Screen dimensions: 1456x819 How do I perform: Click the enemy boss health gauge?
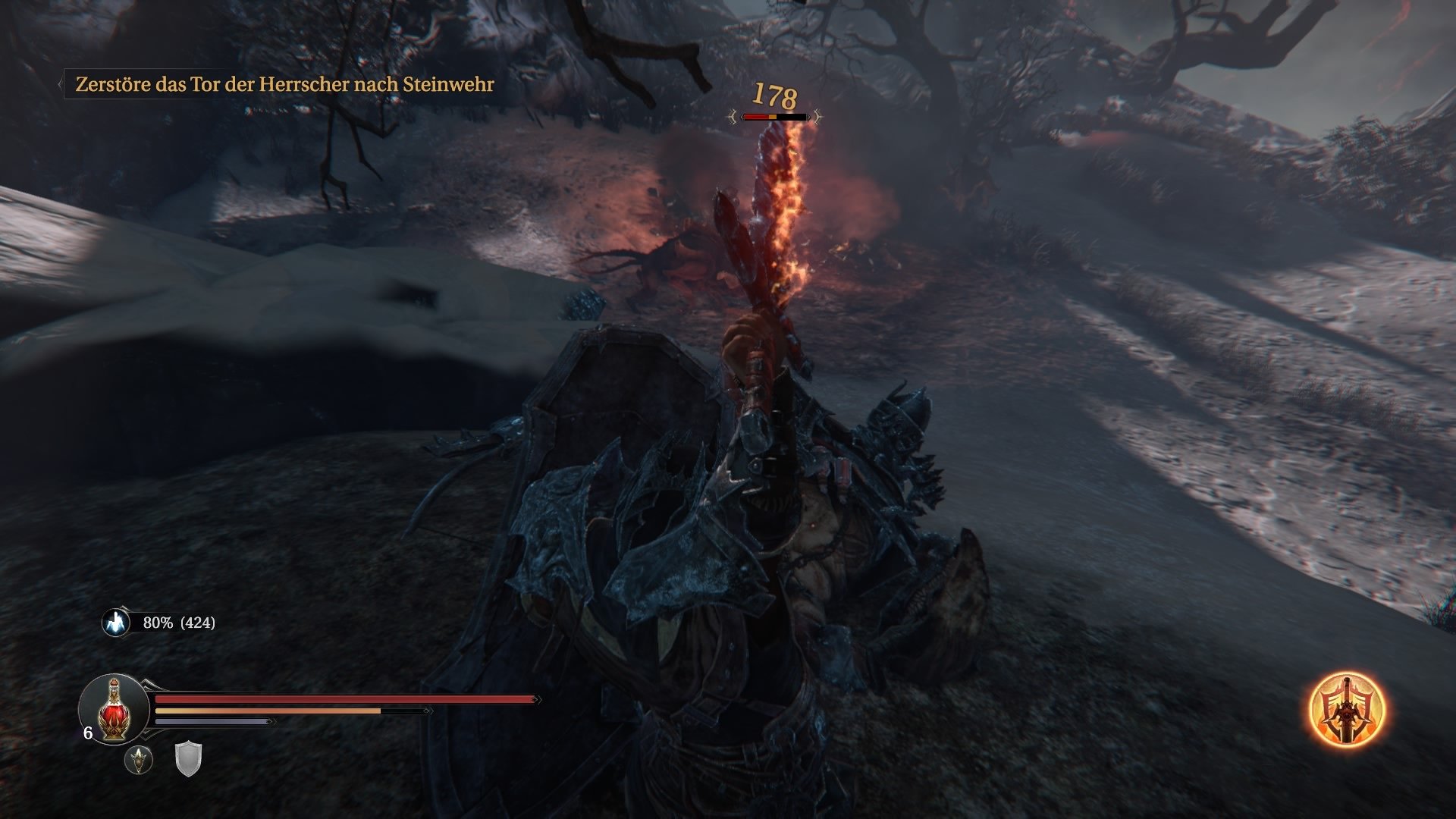point(773,116)
